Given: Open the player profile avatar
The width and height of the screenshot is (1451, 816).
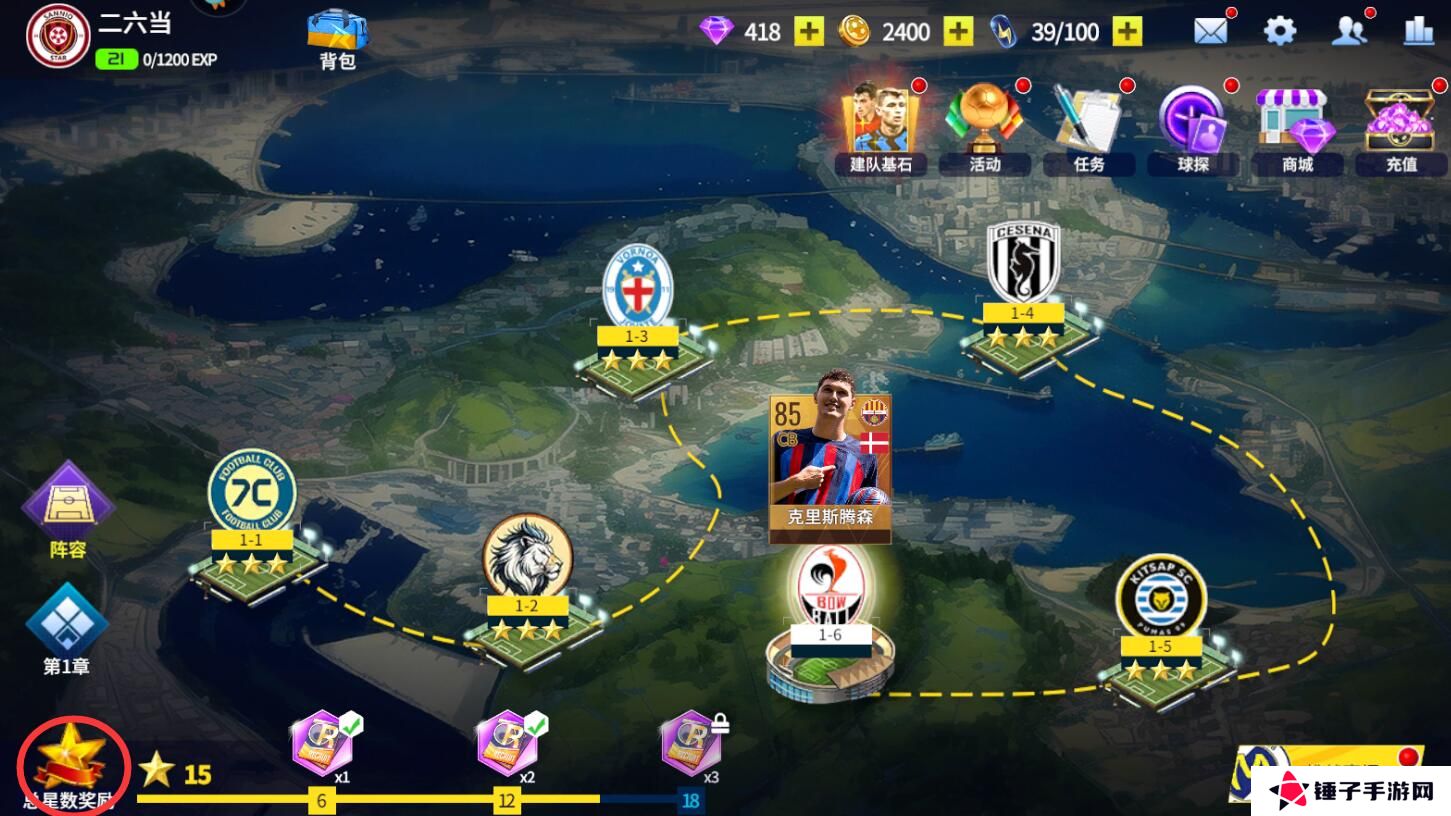Looking at the screenshot, I should coord(58,36).
